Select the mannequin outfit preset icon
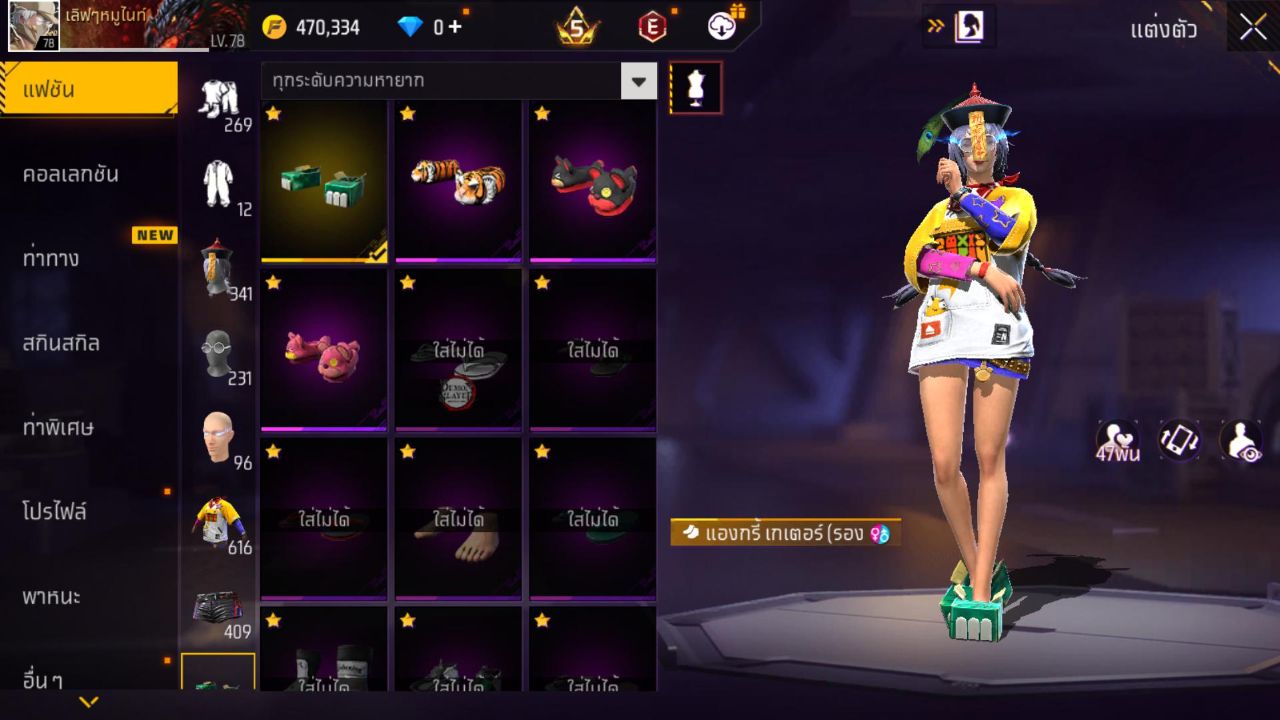1280x720 pixels. (x=695, y=87)
